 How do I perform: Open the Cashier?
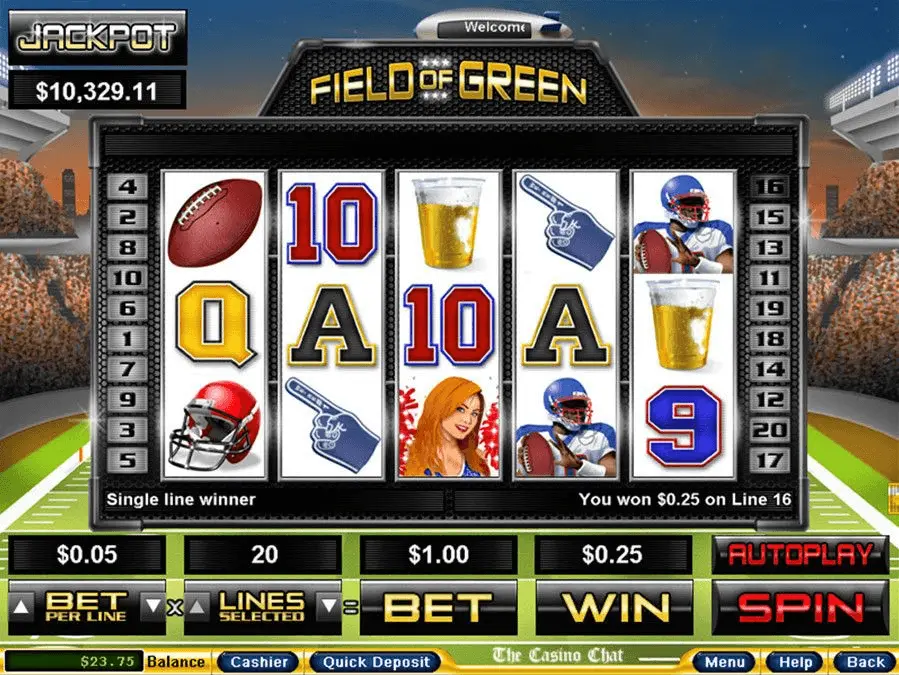pos(258,662)
